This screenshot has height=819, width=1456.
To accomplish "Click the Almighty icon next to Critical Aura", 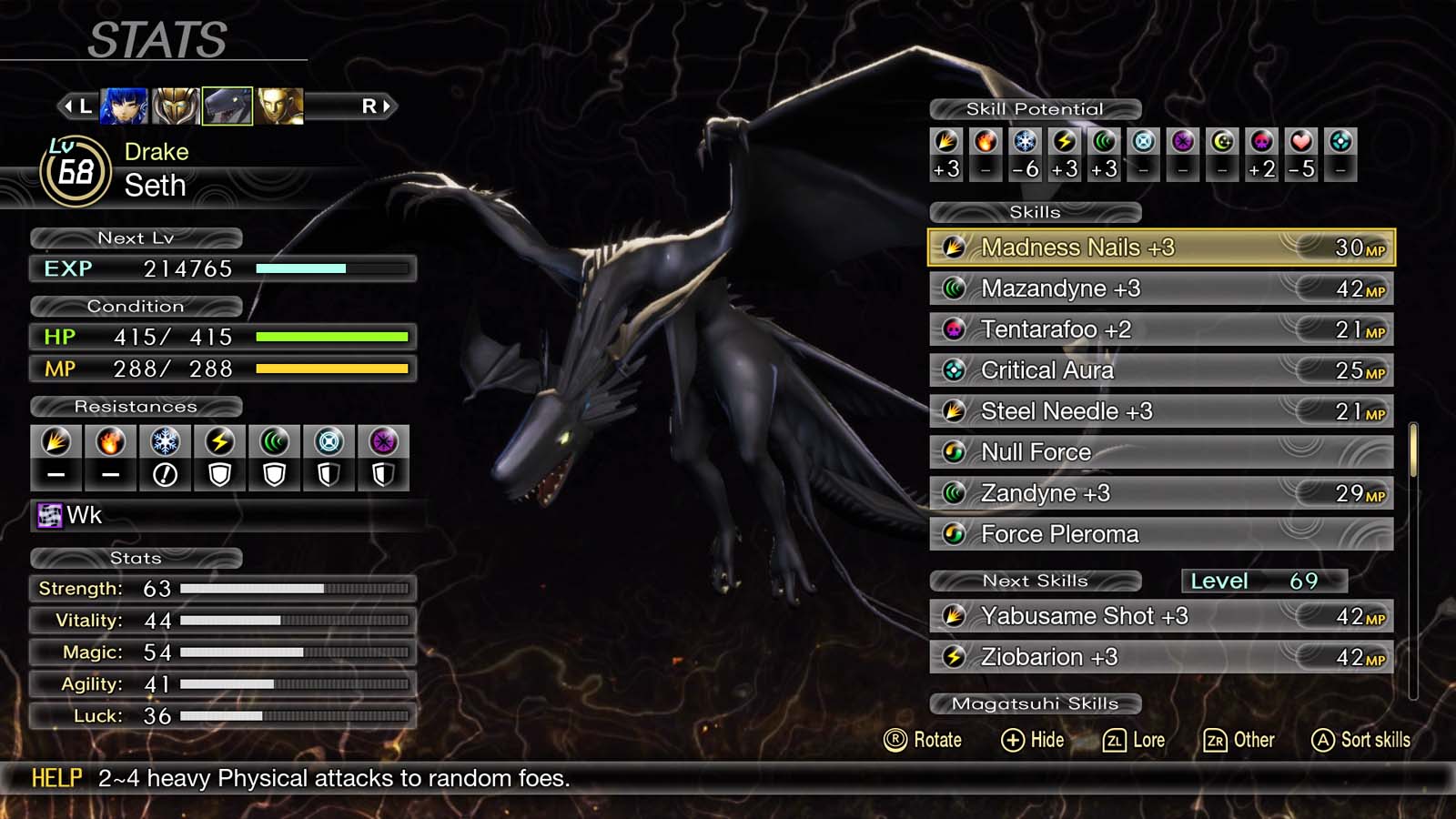I will [955, 370].
